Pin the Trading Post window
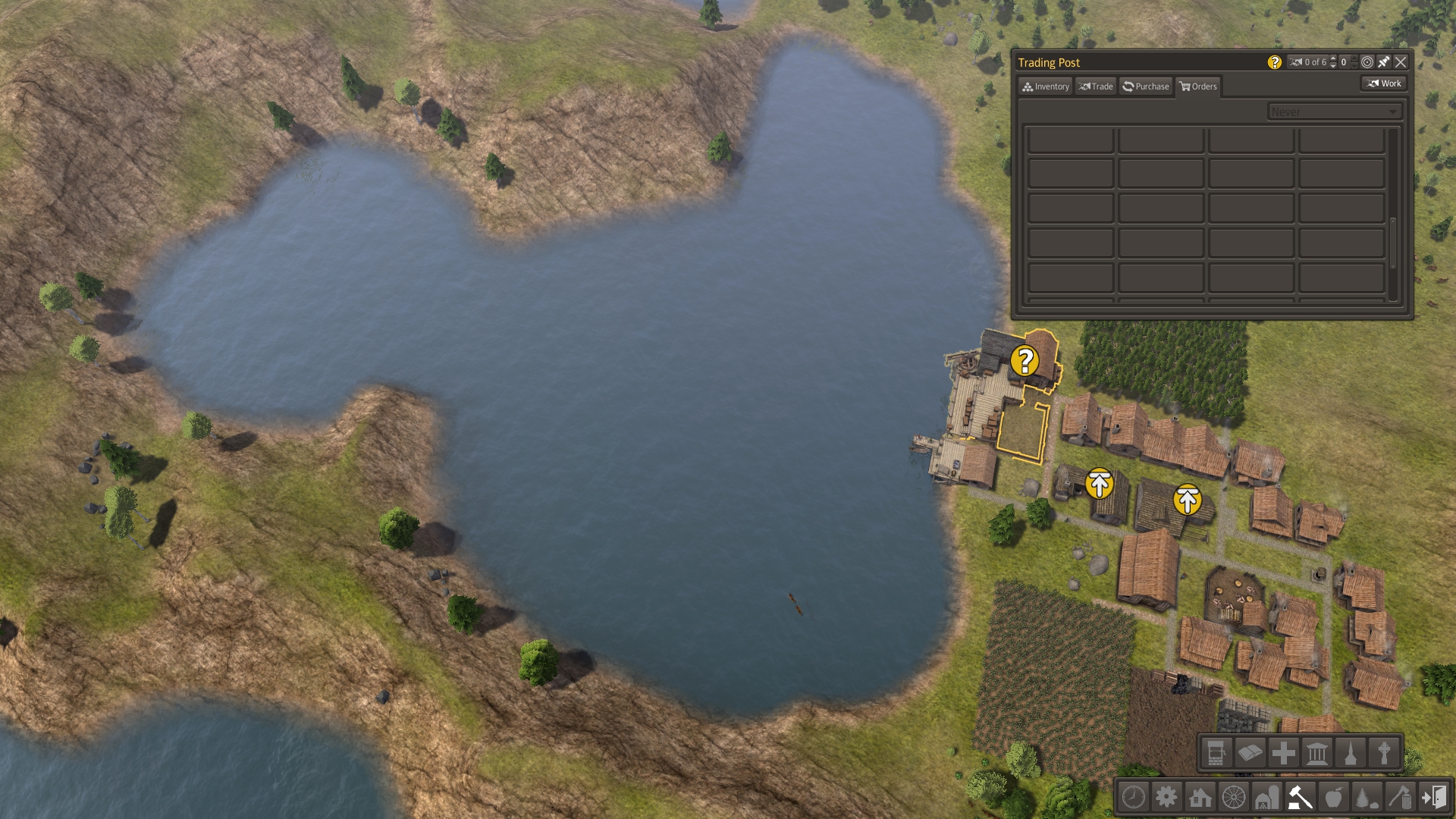 pyautogui.click(x=1384, y=62)
